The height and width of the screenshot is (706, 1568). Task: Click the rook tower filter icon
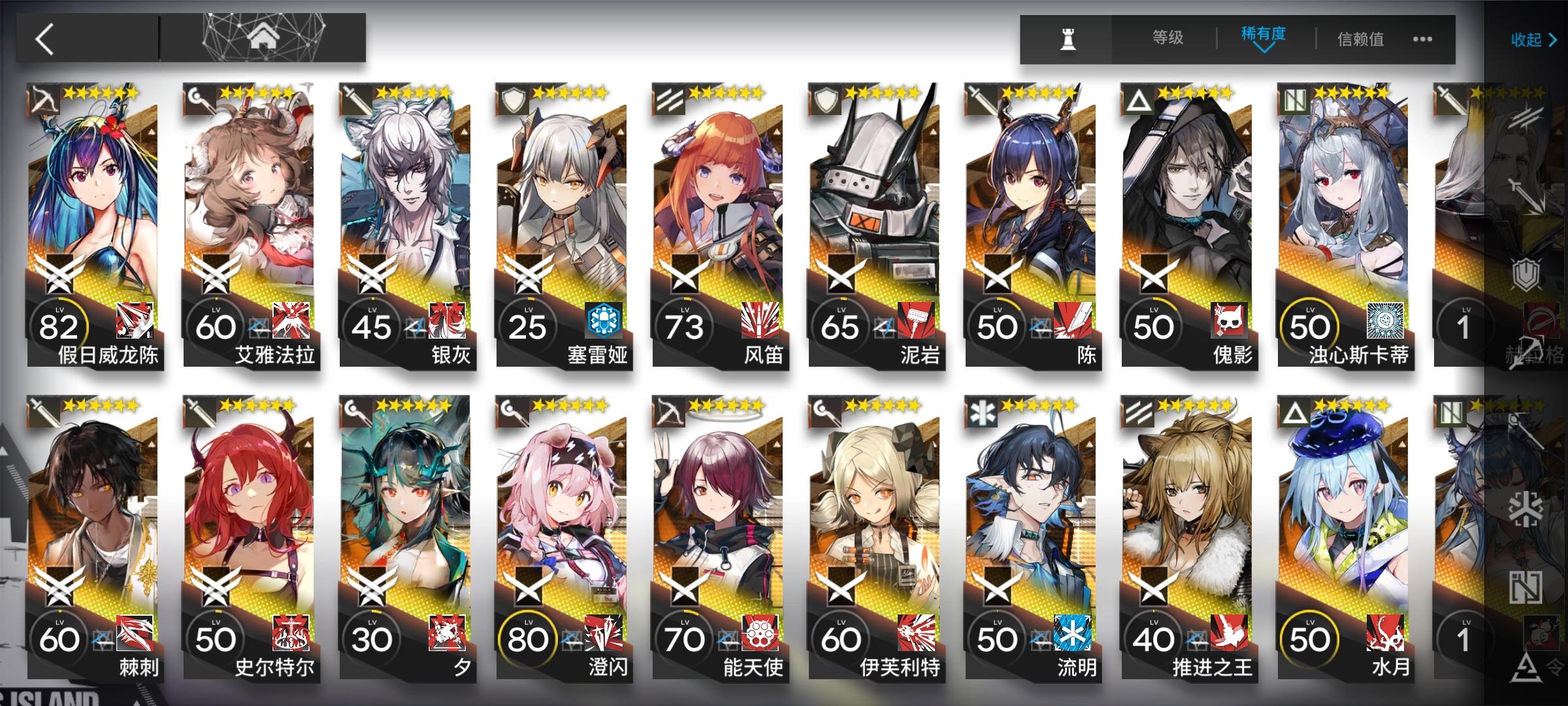(x=1067, y=41)
